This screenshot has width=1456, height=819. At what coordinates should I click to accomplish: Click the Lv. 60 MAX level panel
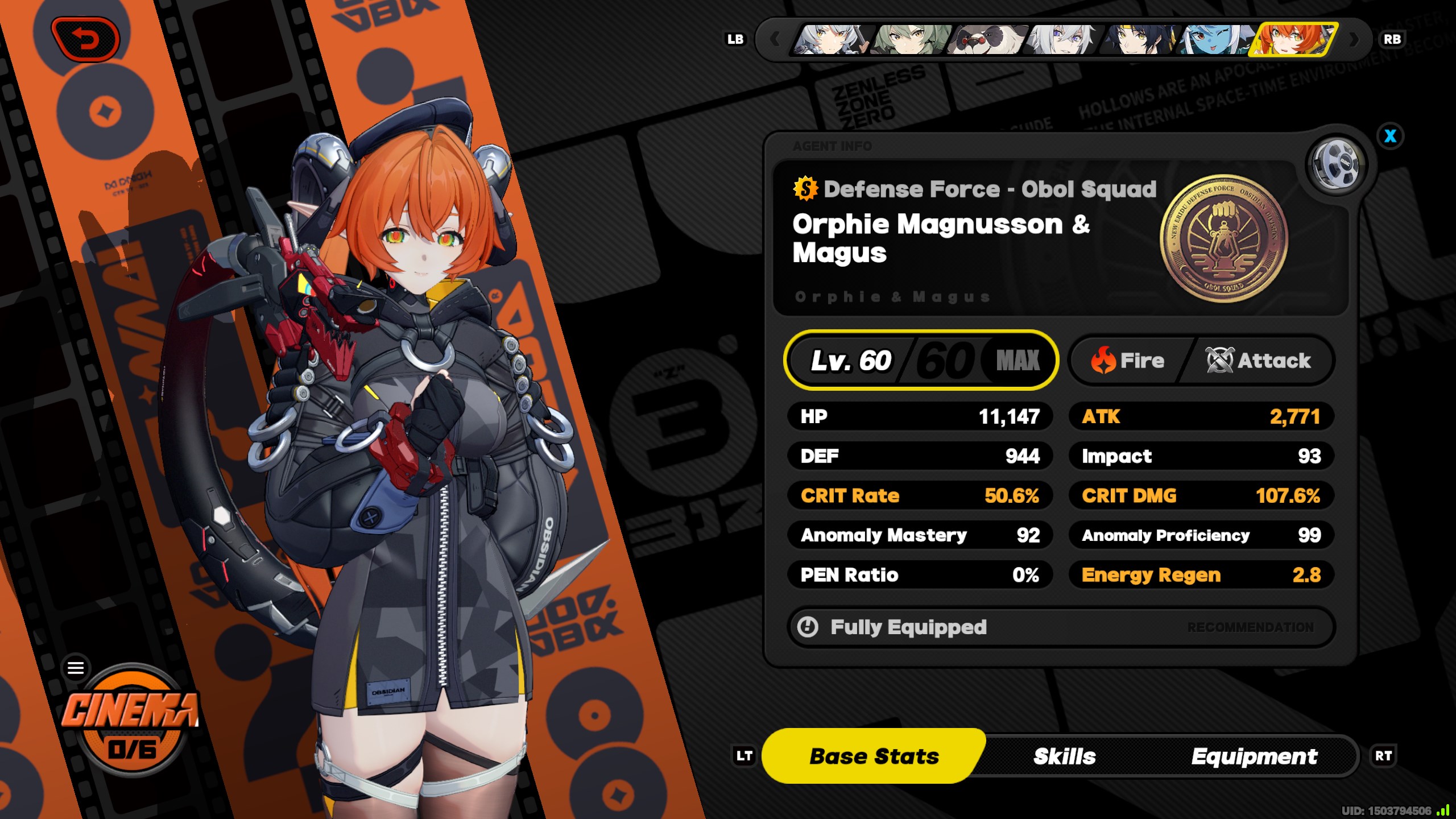tap(921, 360)
